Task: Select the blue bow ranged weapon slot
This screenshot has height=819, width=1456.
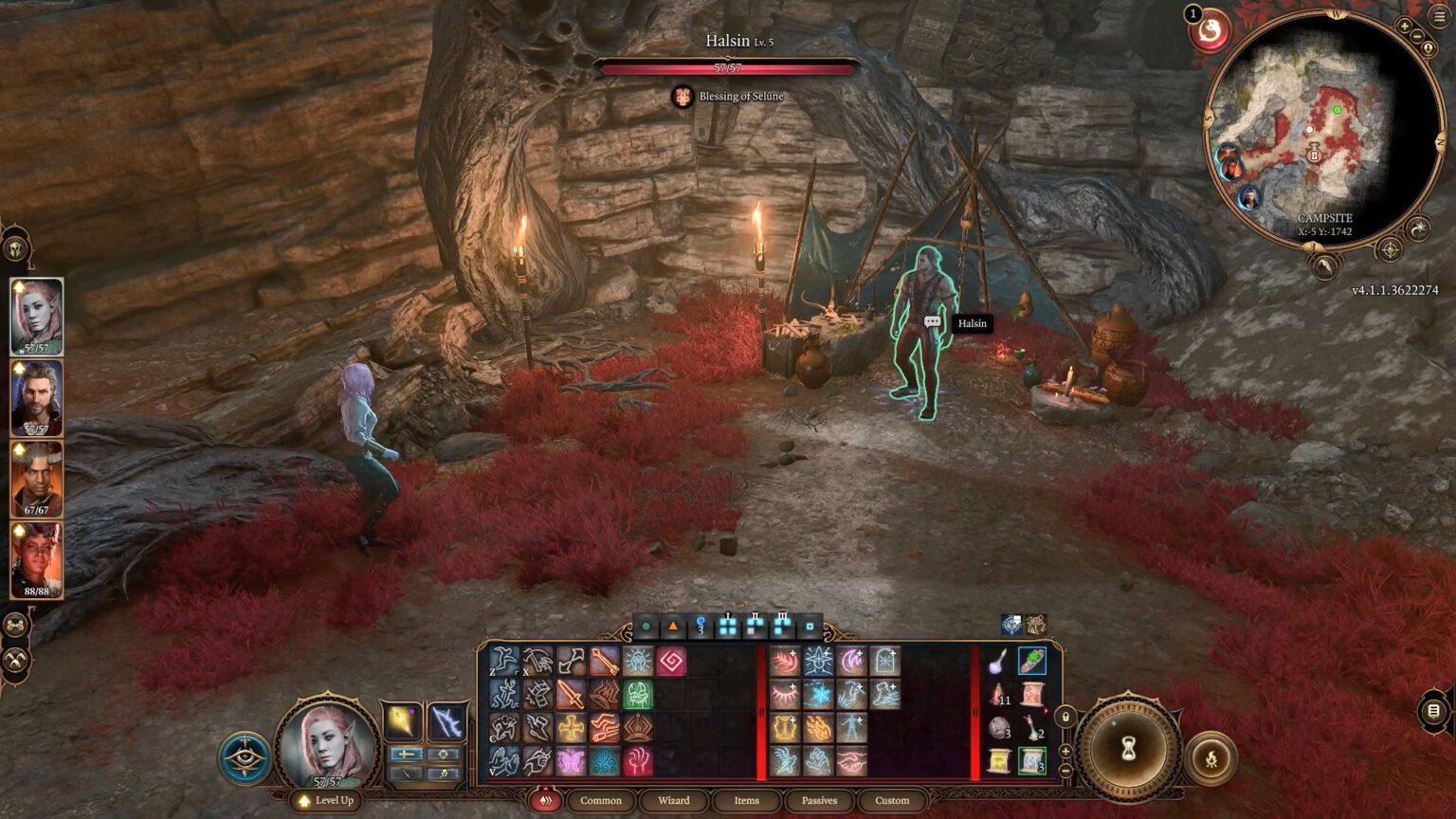Action: point(445,722)
